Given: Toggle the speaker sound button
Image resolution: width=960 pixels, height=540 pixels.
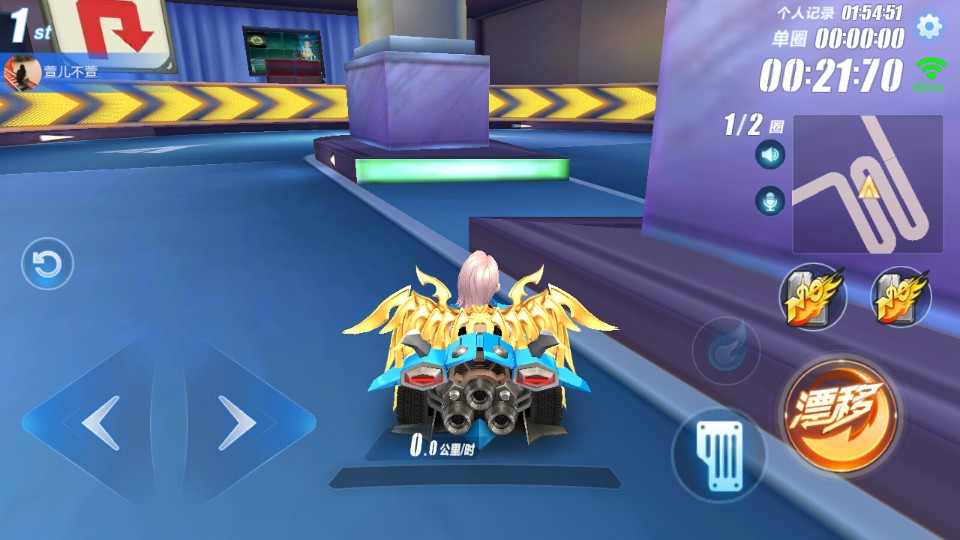Looking at the screenshot, I should tap(770, 155).
